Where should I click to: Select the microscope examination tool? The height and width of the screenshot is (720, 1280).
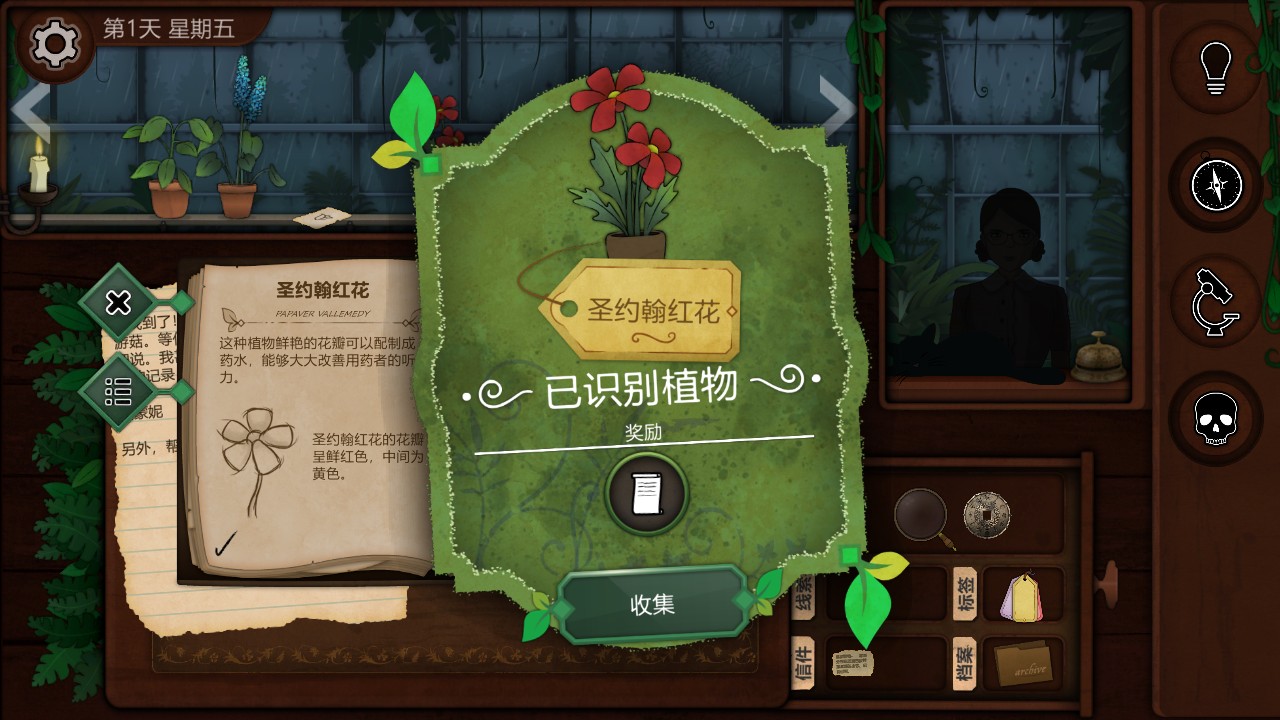[x=1215, y=302]
